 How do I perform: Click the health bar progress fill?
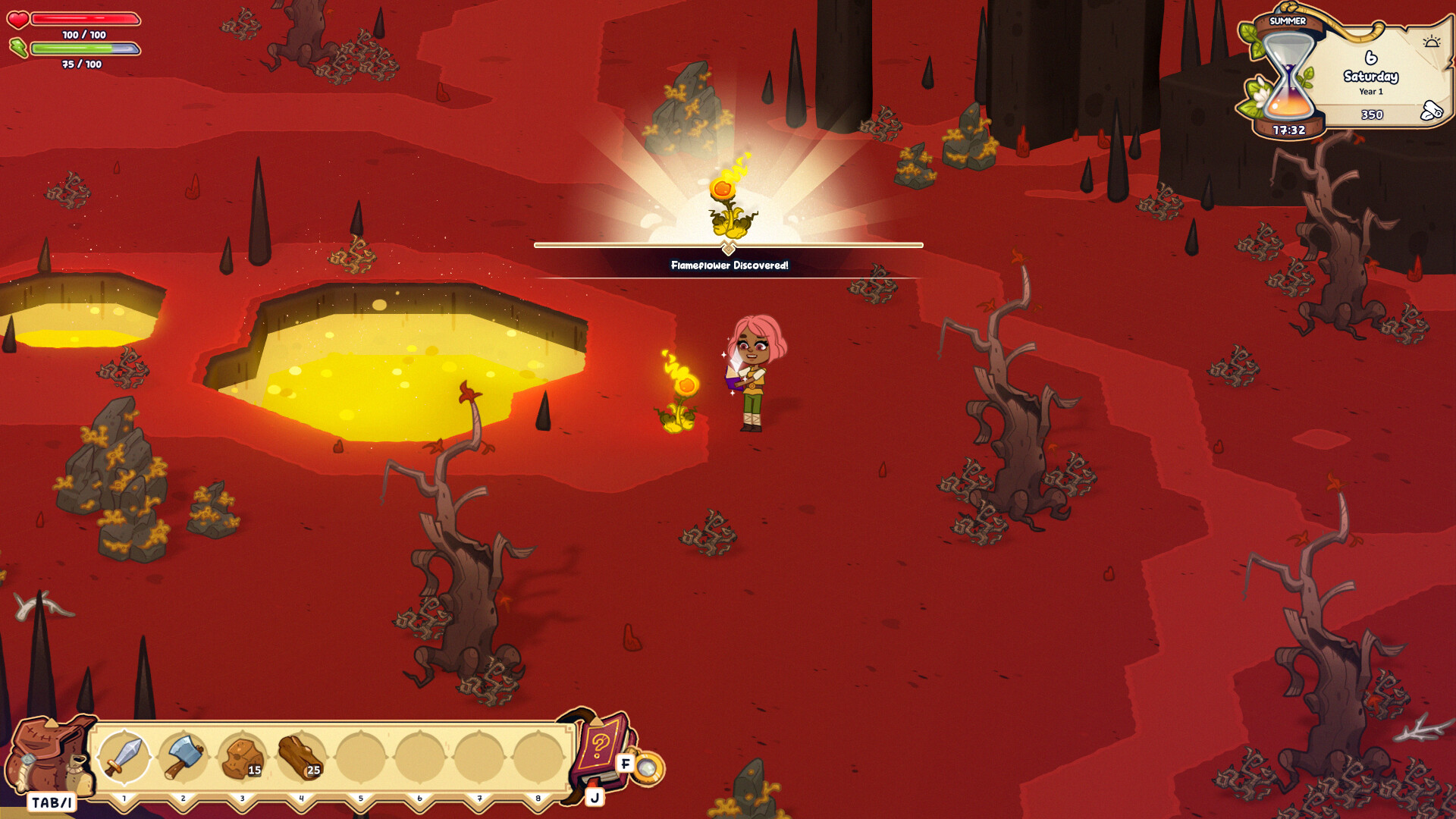[86, 19]
